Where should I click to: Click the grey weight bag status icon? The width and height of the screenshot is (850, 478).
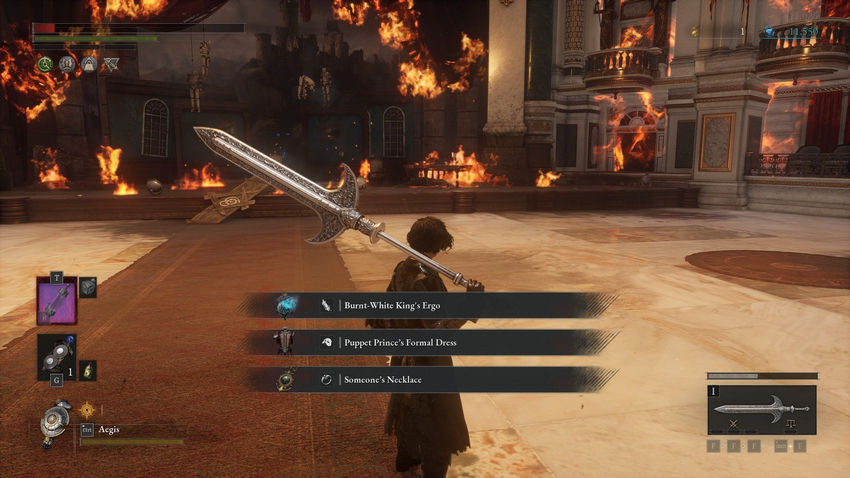(x=88, y=64)
